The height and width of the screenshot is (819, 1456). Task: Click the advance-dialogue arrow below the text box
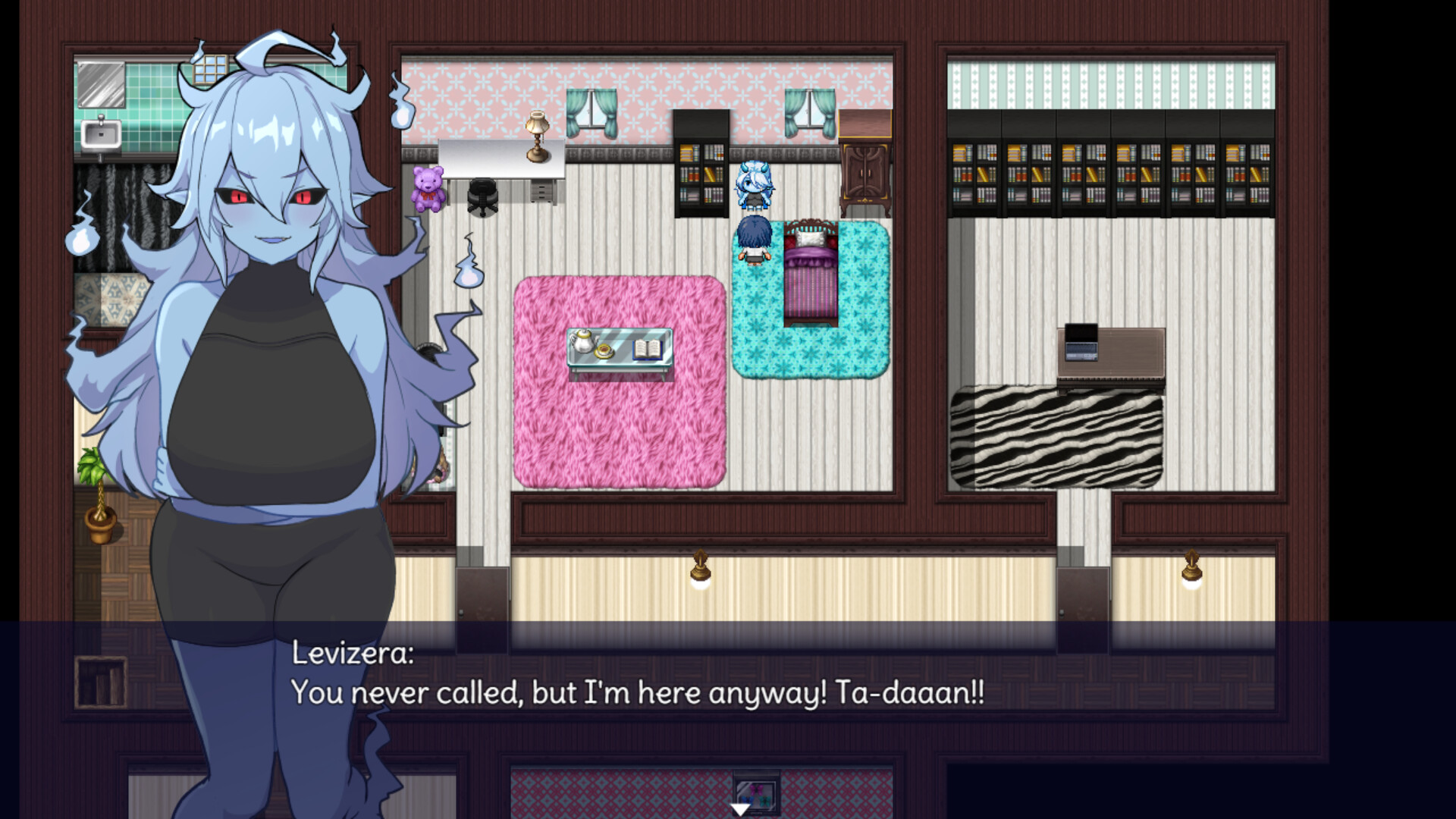coord(739,809)
